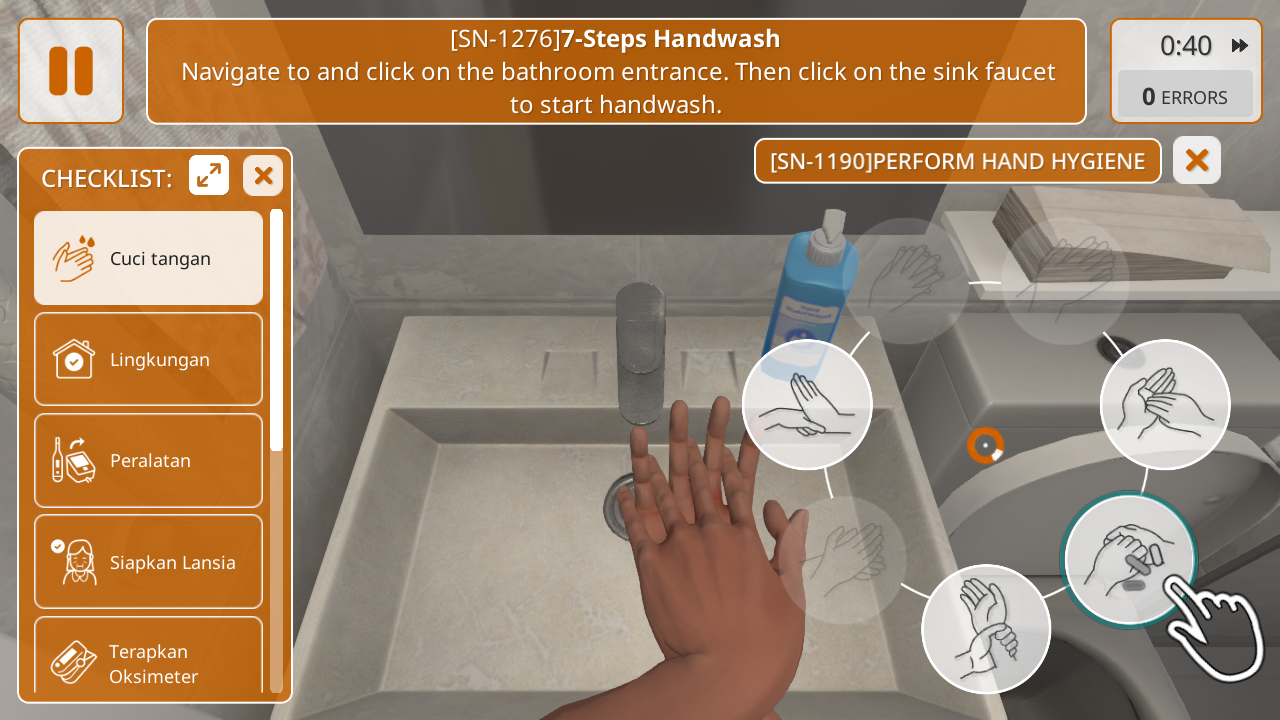The image size is (1280, 720).
Task: Choose the highlighted knuckle-rubbing handwash step
Action: (x=1129, y=559)
